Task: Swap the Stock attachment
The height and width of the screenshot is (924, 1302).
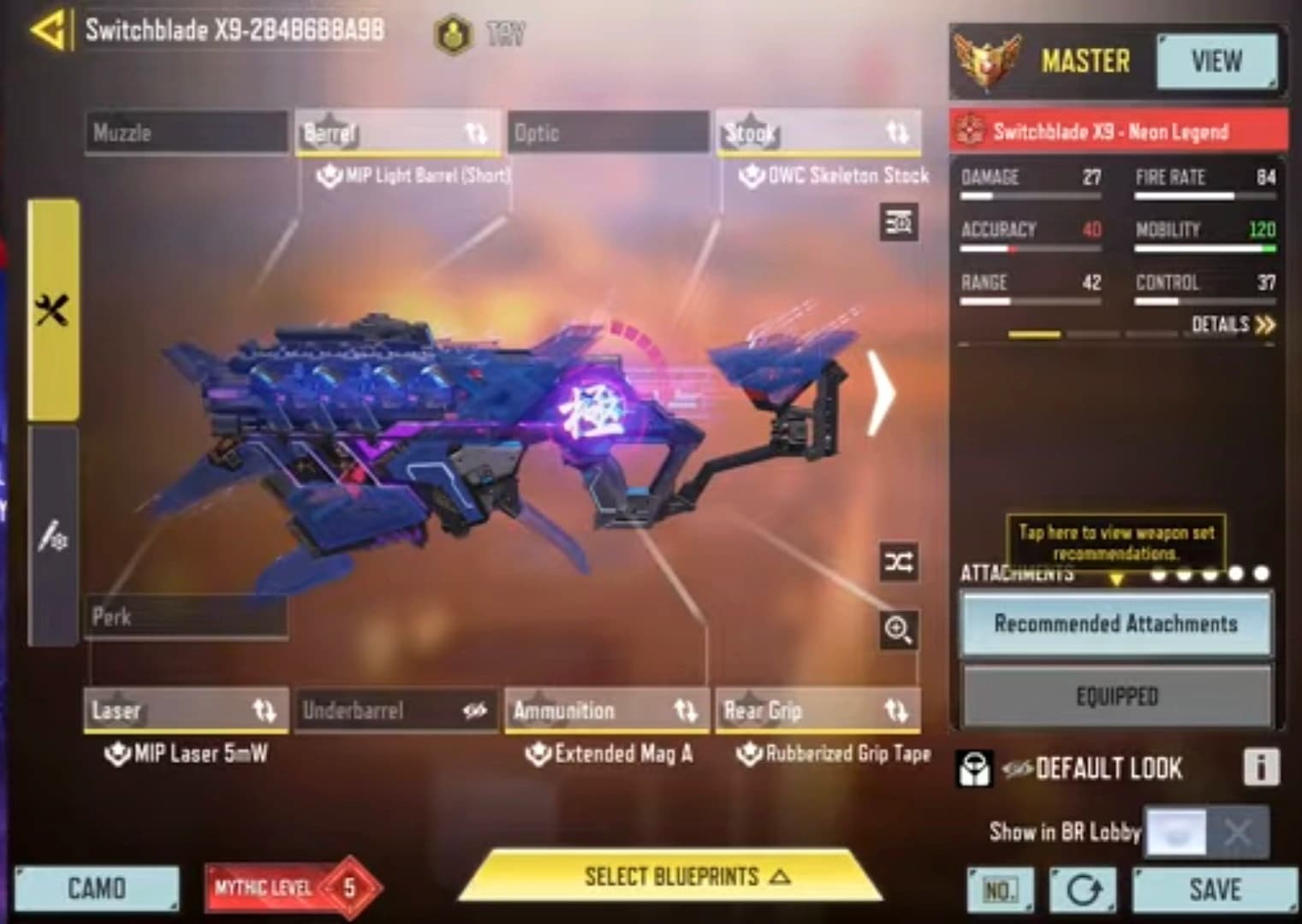Action: point(818,133)
